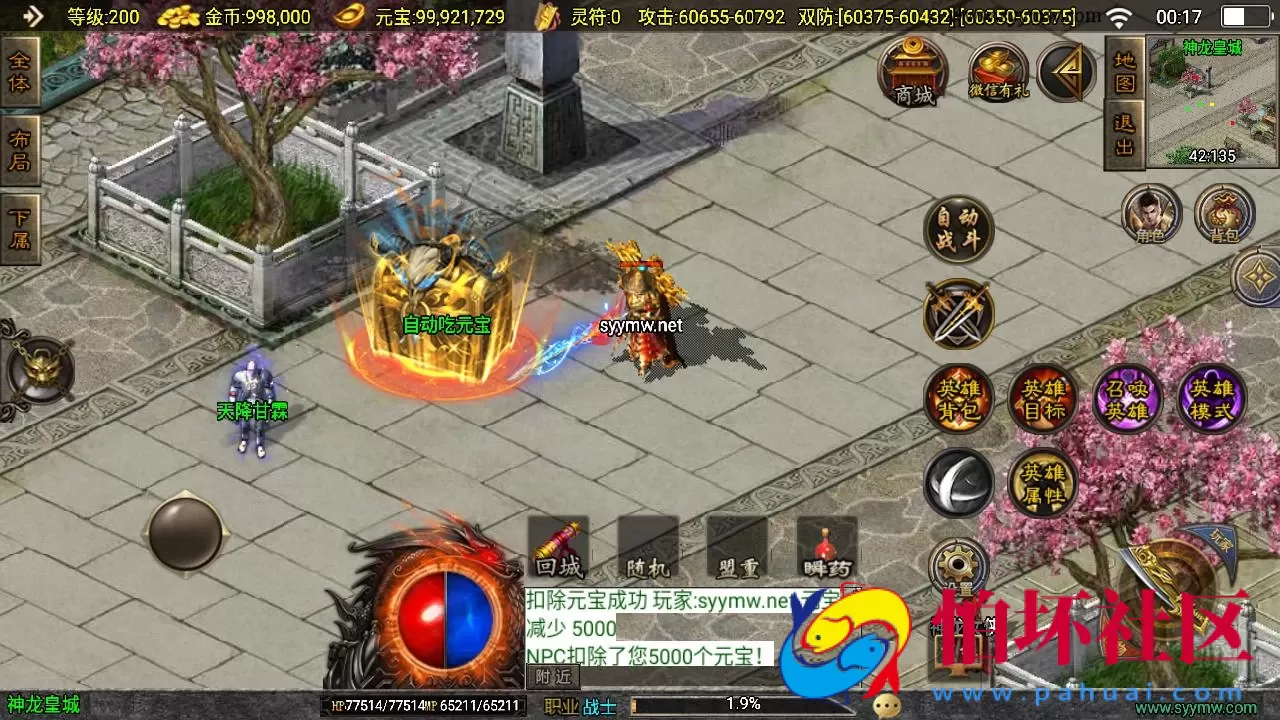This screenshot has height=720, width=1280.
Task: Open the 背包 backpack icon
Action: pos(1222,213)
